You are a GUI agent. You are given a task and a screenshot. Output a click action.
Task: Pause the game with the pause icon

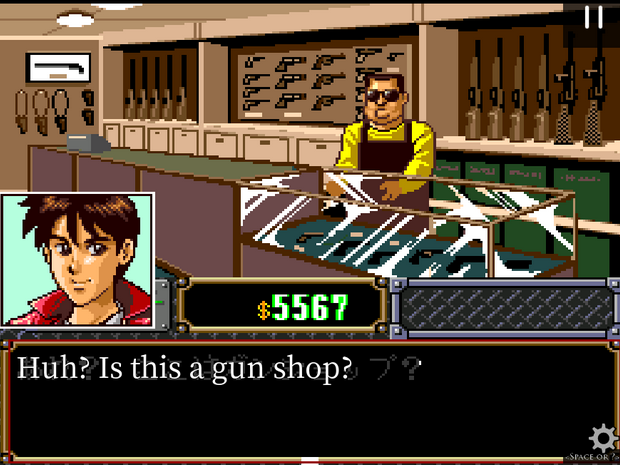(594, 17)
